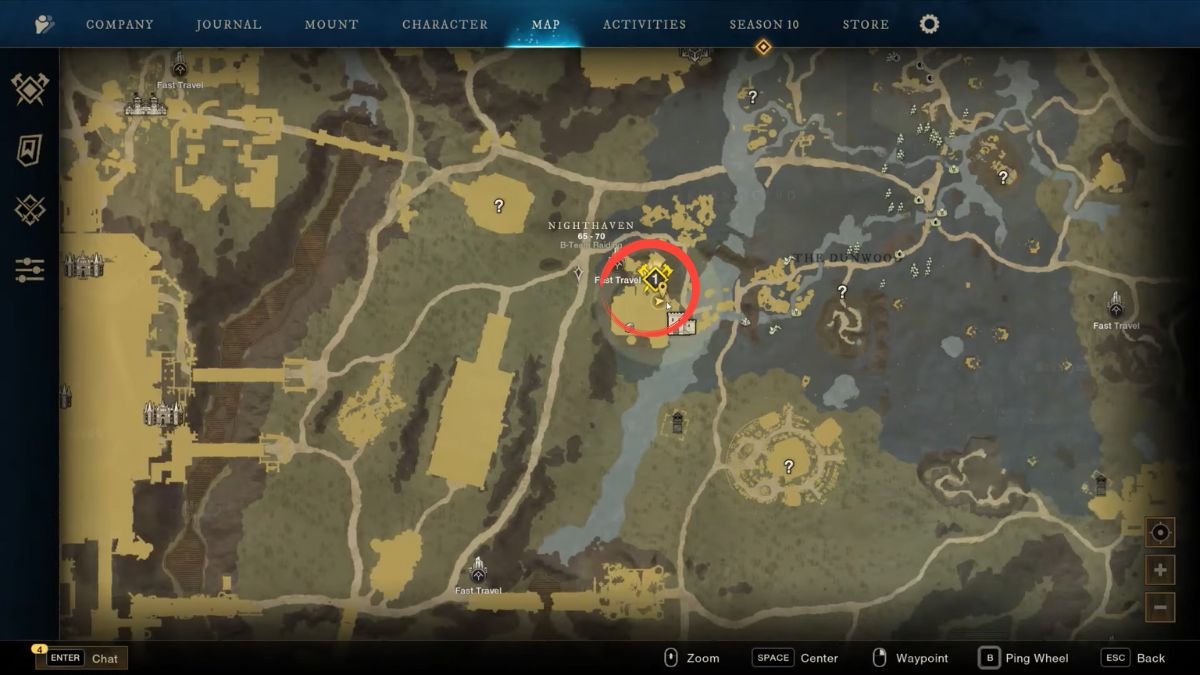The image size is (1200, 675).
Task: Open the Season 10 tab
Action: tap(764, 24)
